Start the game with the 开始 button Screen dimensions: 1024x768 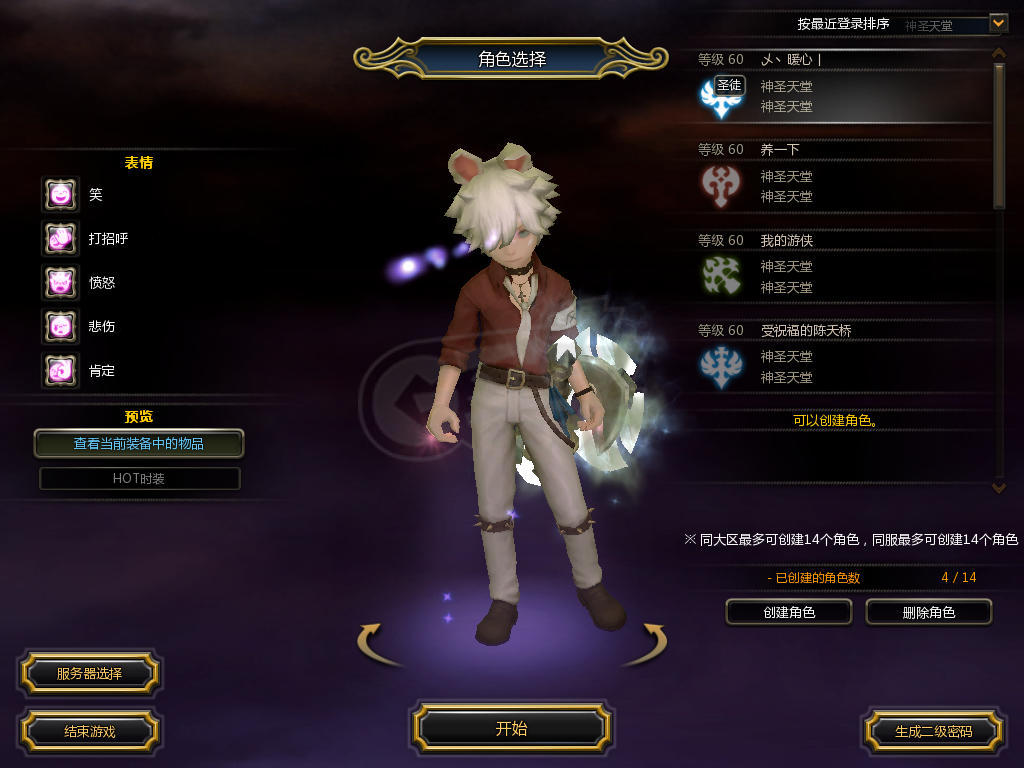tap(511, 728)
